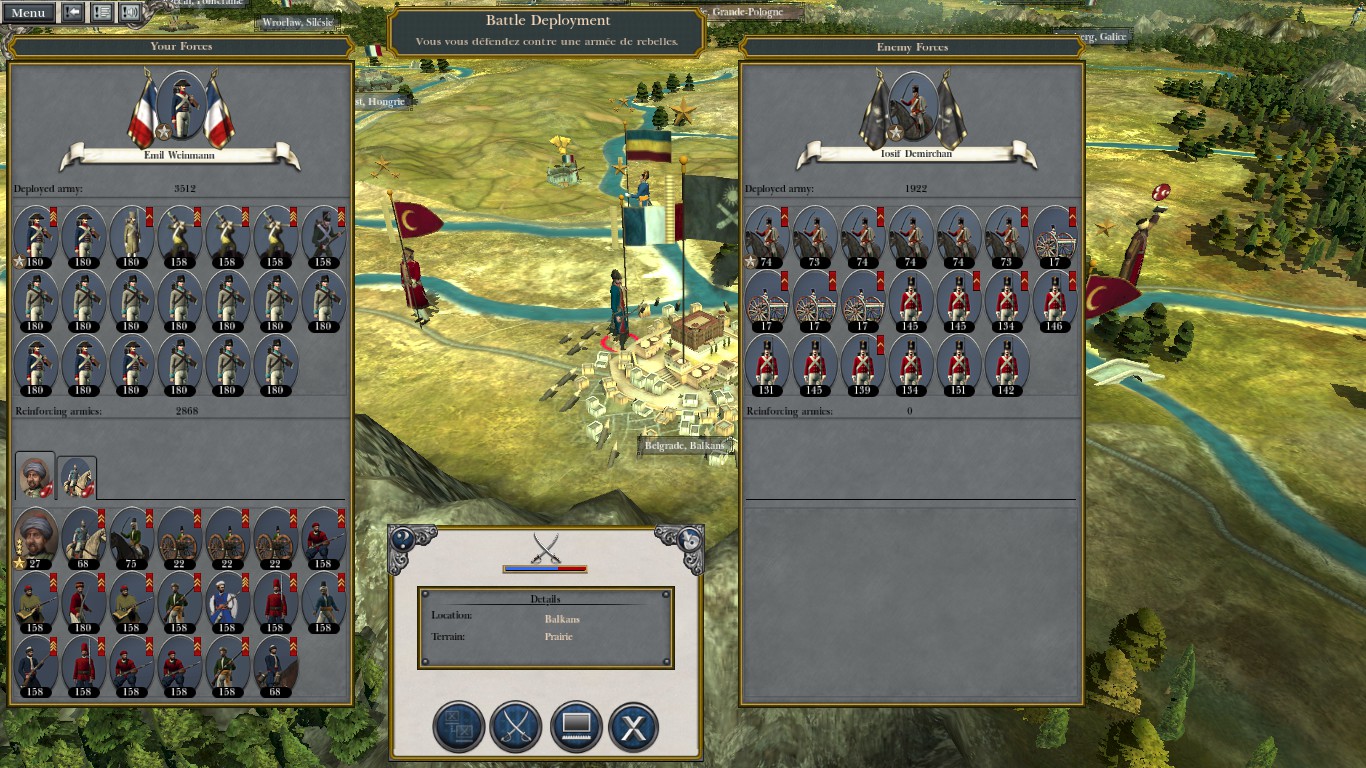The width and height of the screenshot is (1366, 768).
Task: Click the exclamation arrow notification button
Action: tap(73, 13)
